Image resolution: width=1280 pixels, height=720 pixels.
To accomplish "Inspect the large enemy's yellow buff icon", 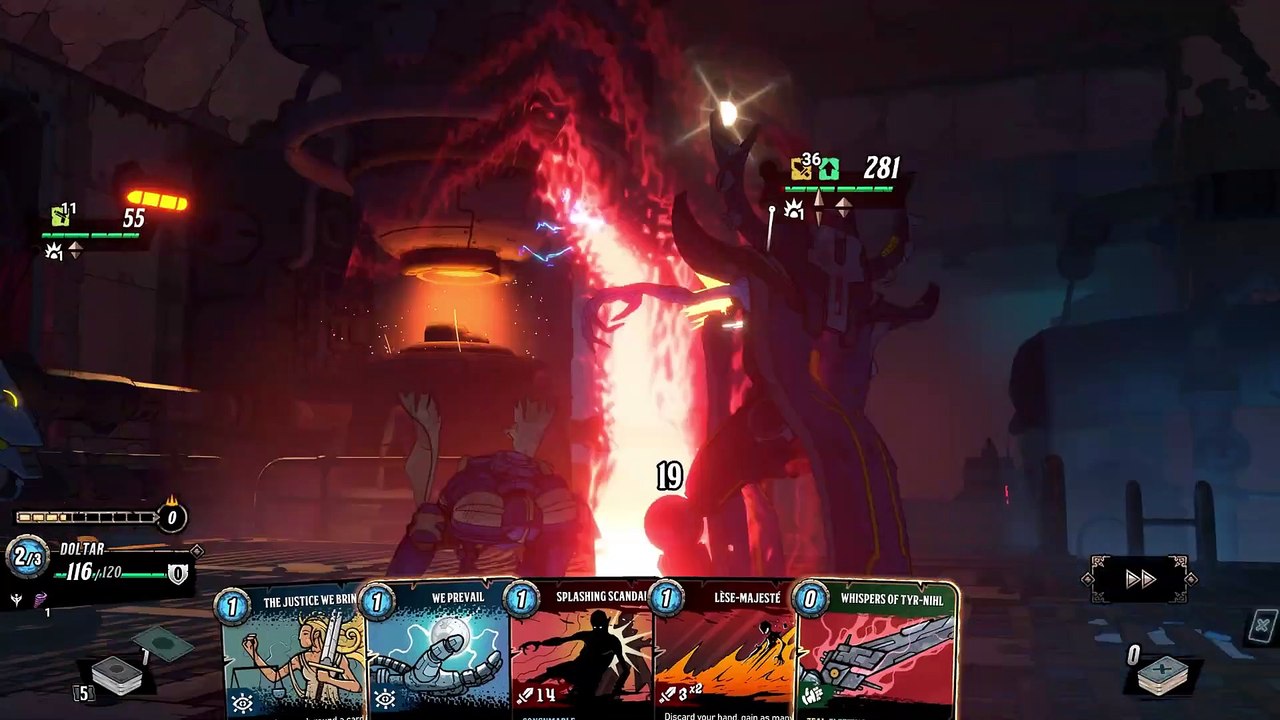I will (801, 169).
